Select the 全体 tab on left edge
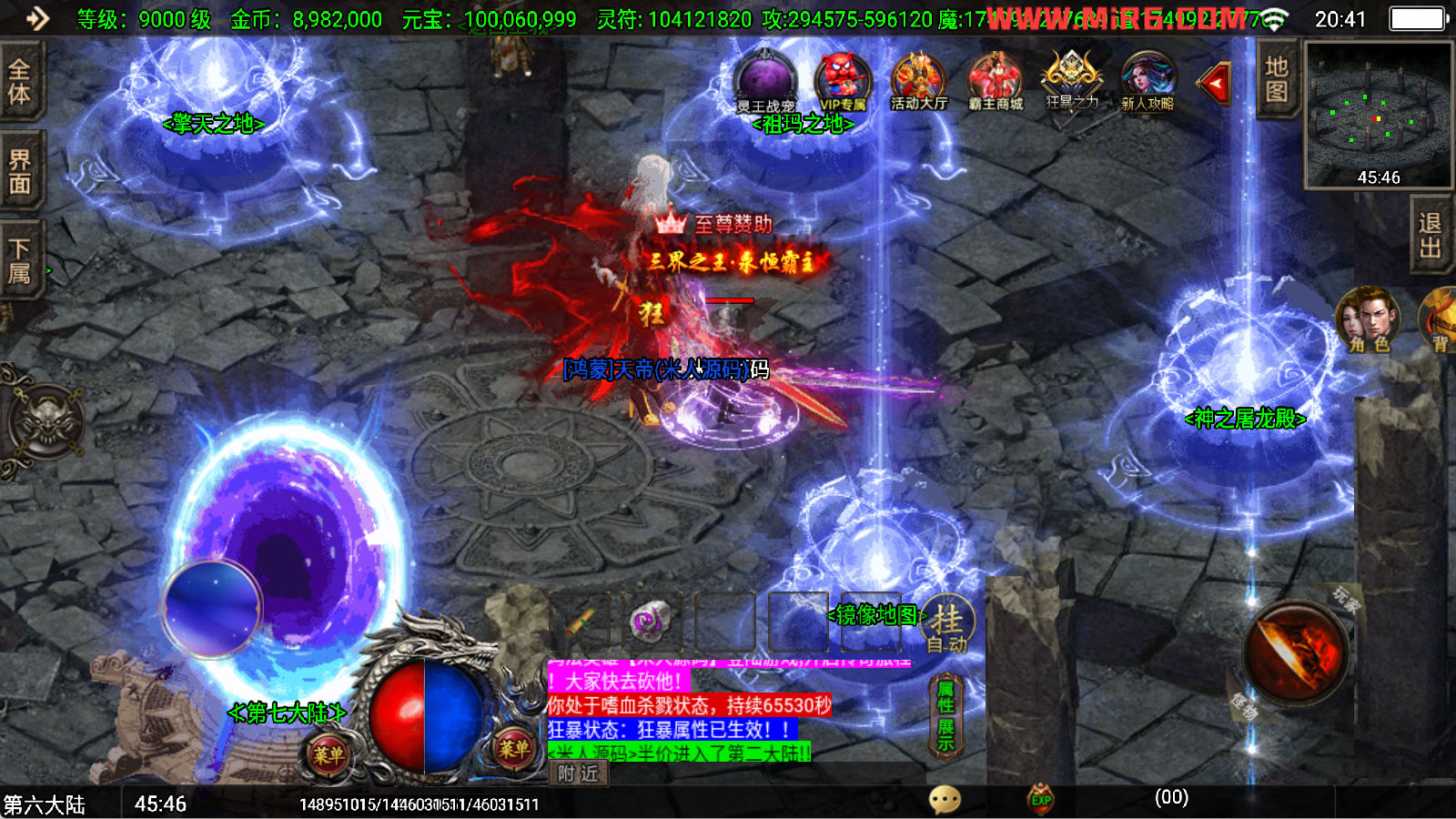The height and width of the screenshot is (819, 1456). tap(19, 82)
